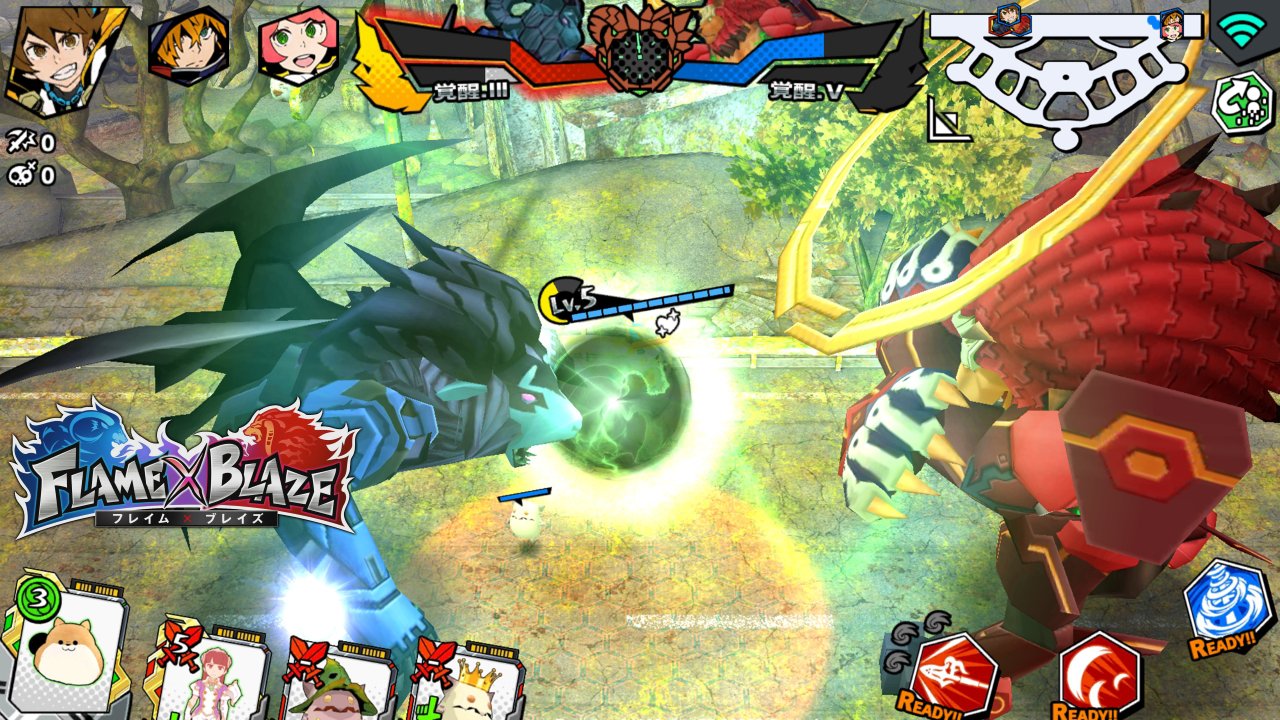Check the wifi connection status icon
The height and width of the screenshot is (720, 1280).
pyautogui.click(x=1240, y=30)
